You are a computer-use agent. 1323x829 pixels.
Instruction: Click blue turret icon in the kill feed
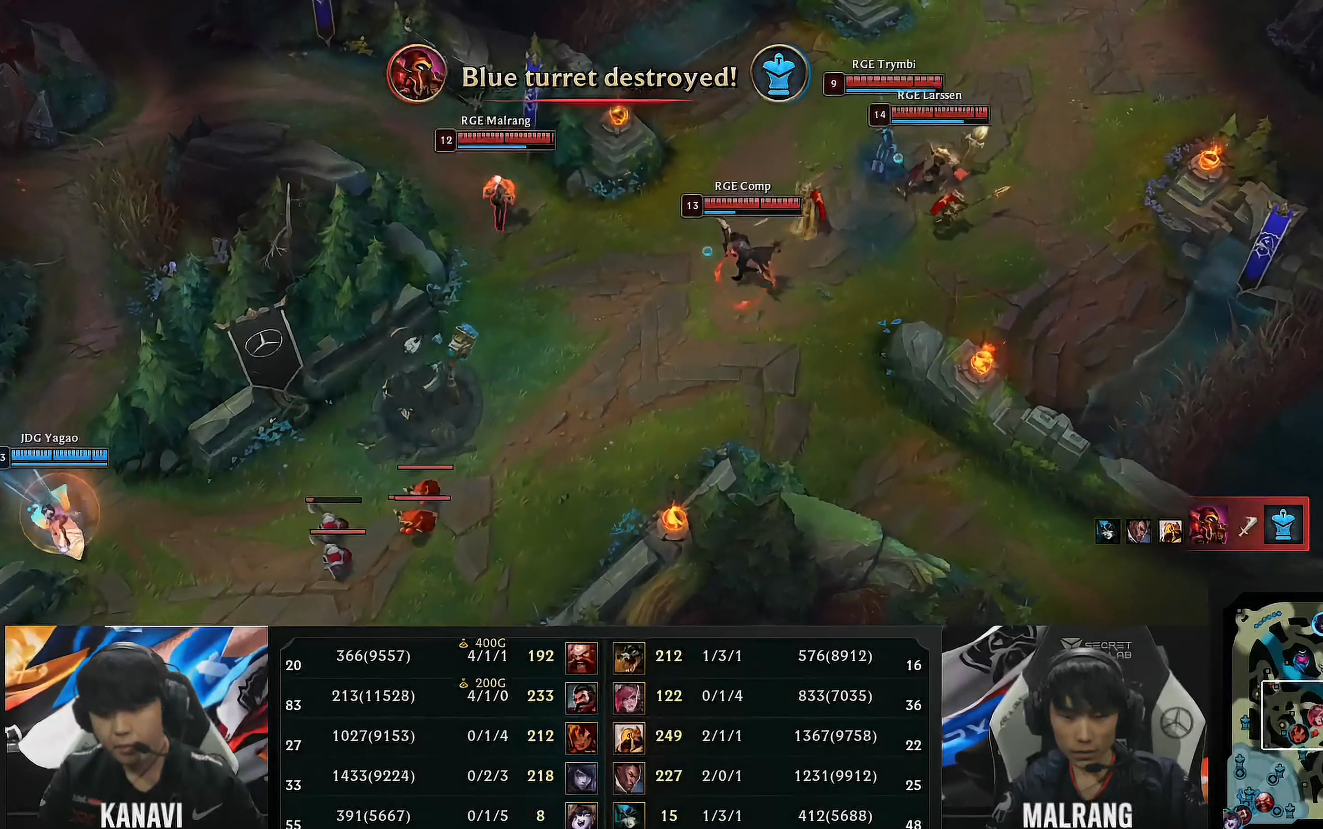click(x=1282, y=525)
